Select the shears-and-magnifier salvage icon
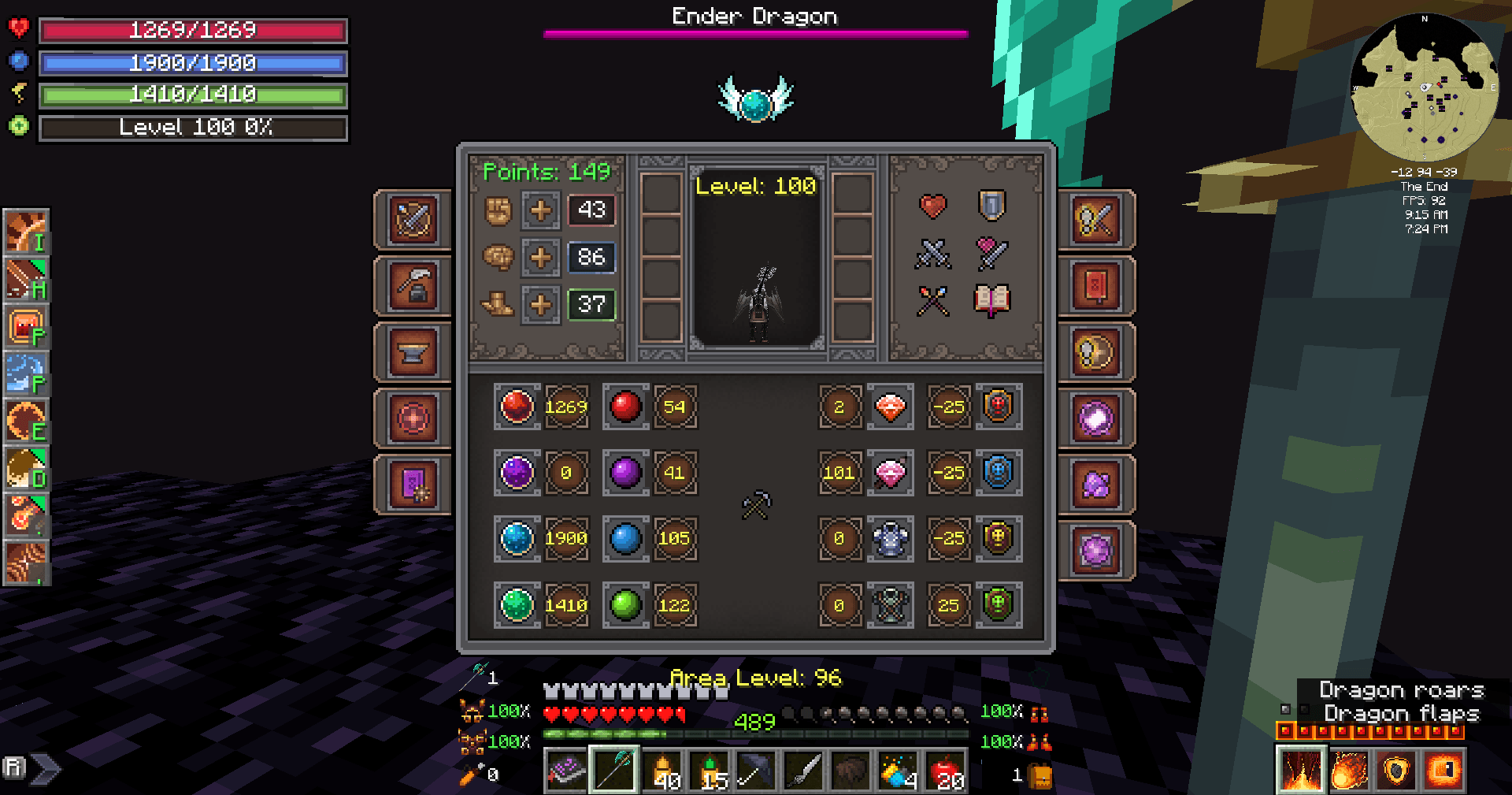1512x795 pixels. click(x=1097, y=221)
